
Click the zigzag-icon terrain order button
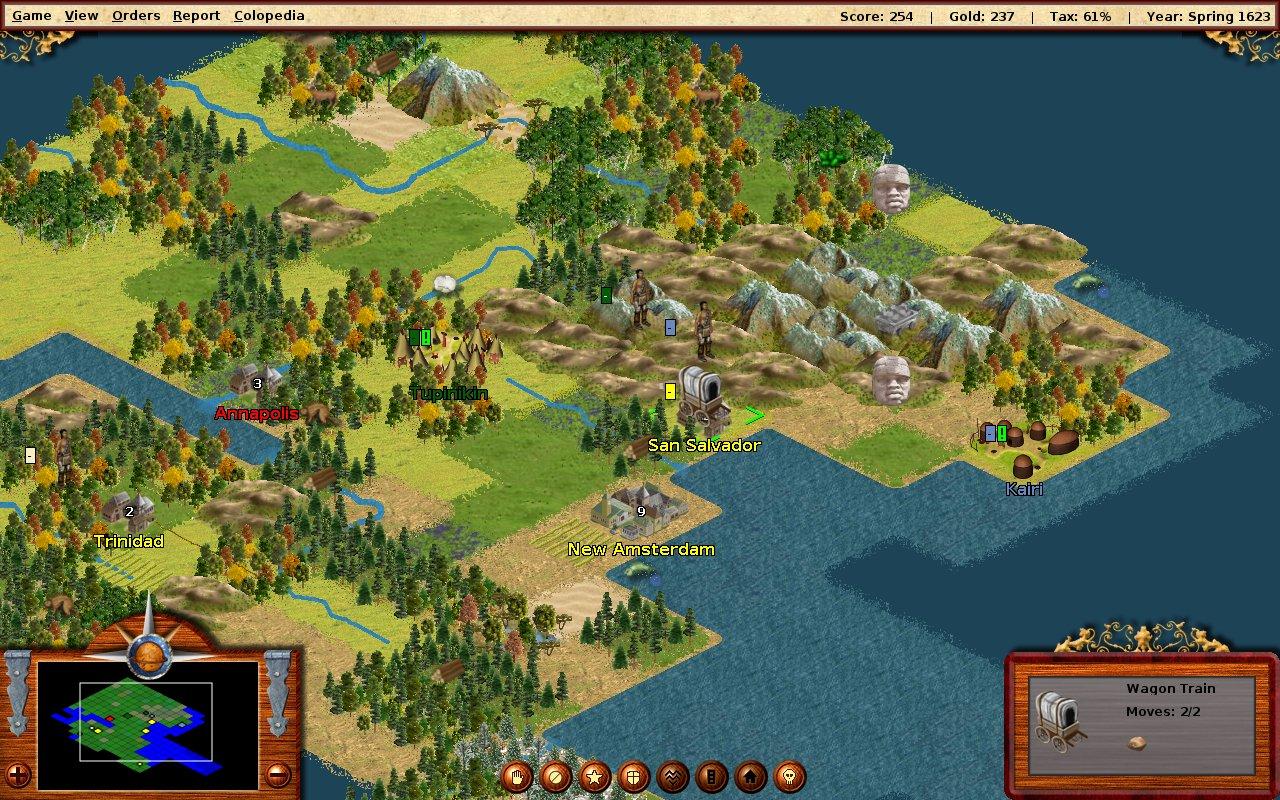[x=673, y=776]
